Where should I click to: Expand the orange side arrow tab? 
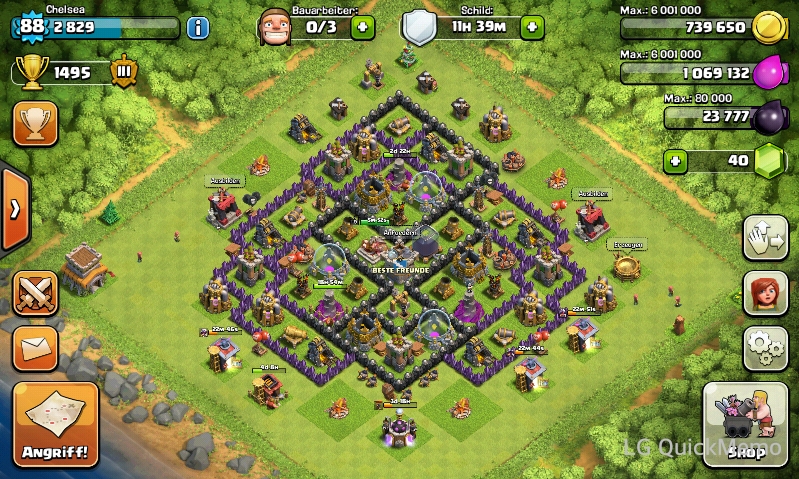click(x=14, y=209)
